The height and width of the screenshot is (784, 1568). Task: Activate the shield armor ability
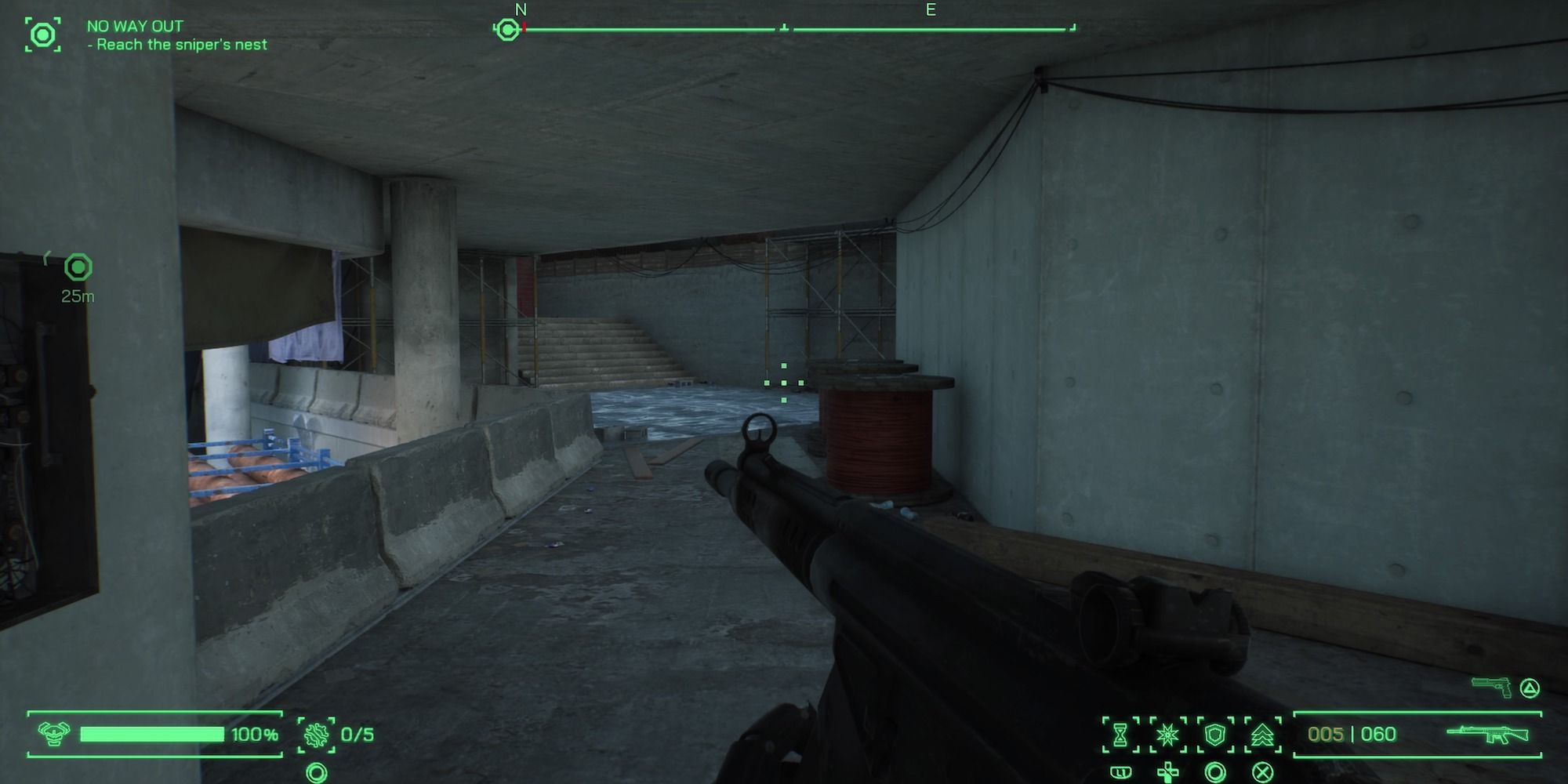tap(1214, 735)
